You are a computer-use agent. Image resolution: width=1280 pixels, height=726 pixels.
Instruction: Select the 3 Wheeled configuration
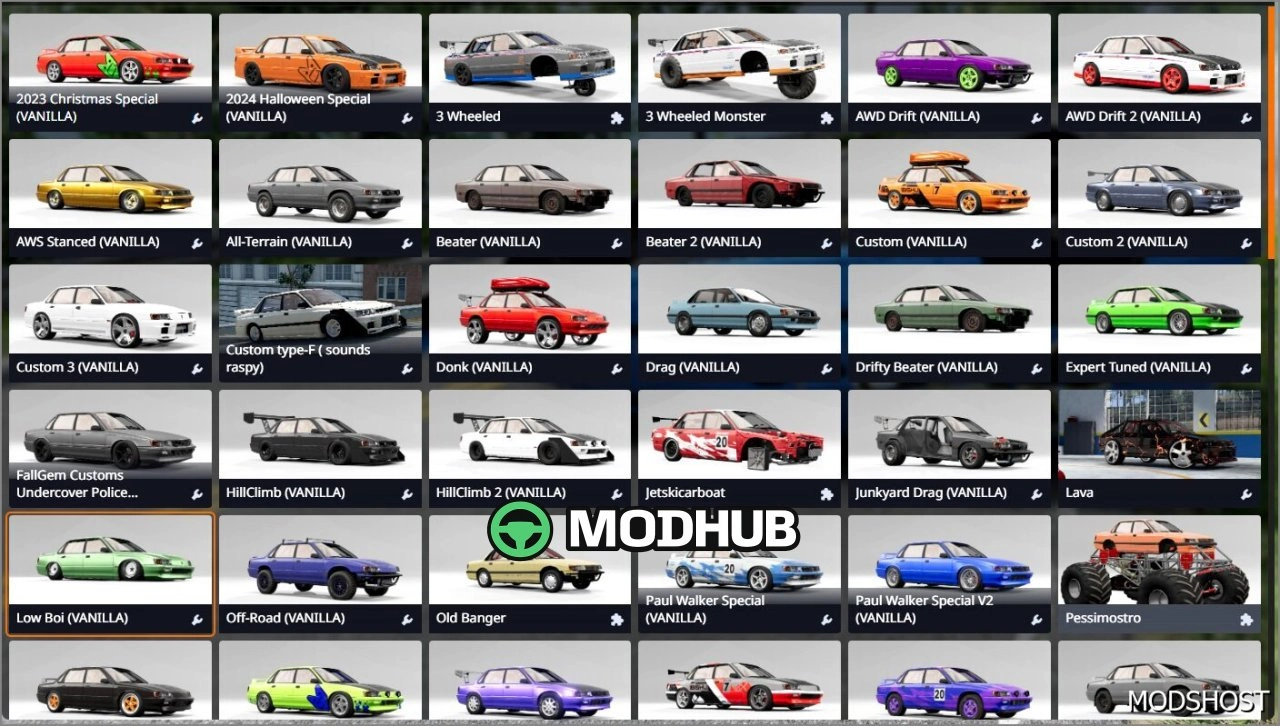tap(529, 60)
